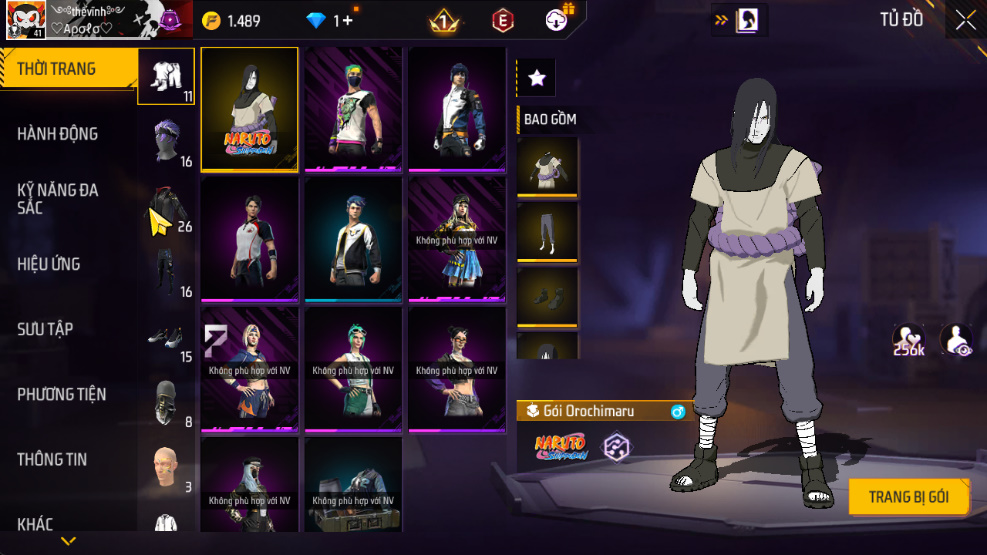This screenshot has height=555, width=987.
Task: Open the rank badge number 1 icon
Action: tap(444, 20)
